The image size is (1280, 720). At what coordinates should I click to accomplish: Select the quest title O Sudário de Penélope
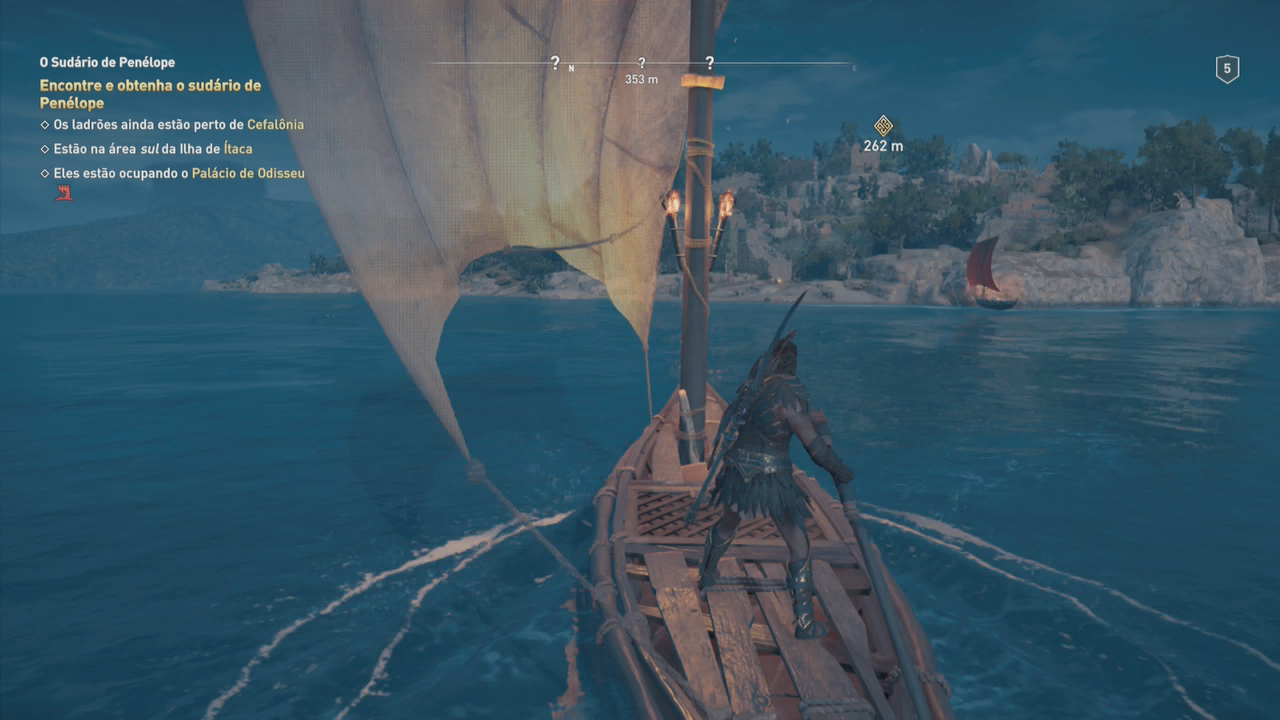point(107,63)
